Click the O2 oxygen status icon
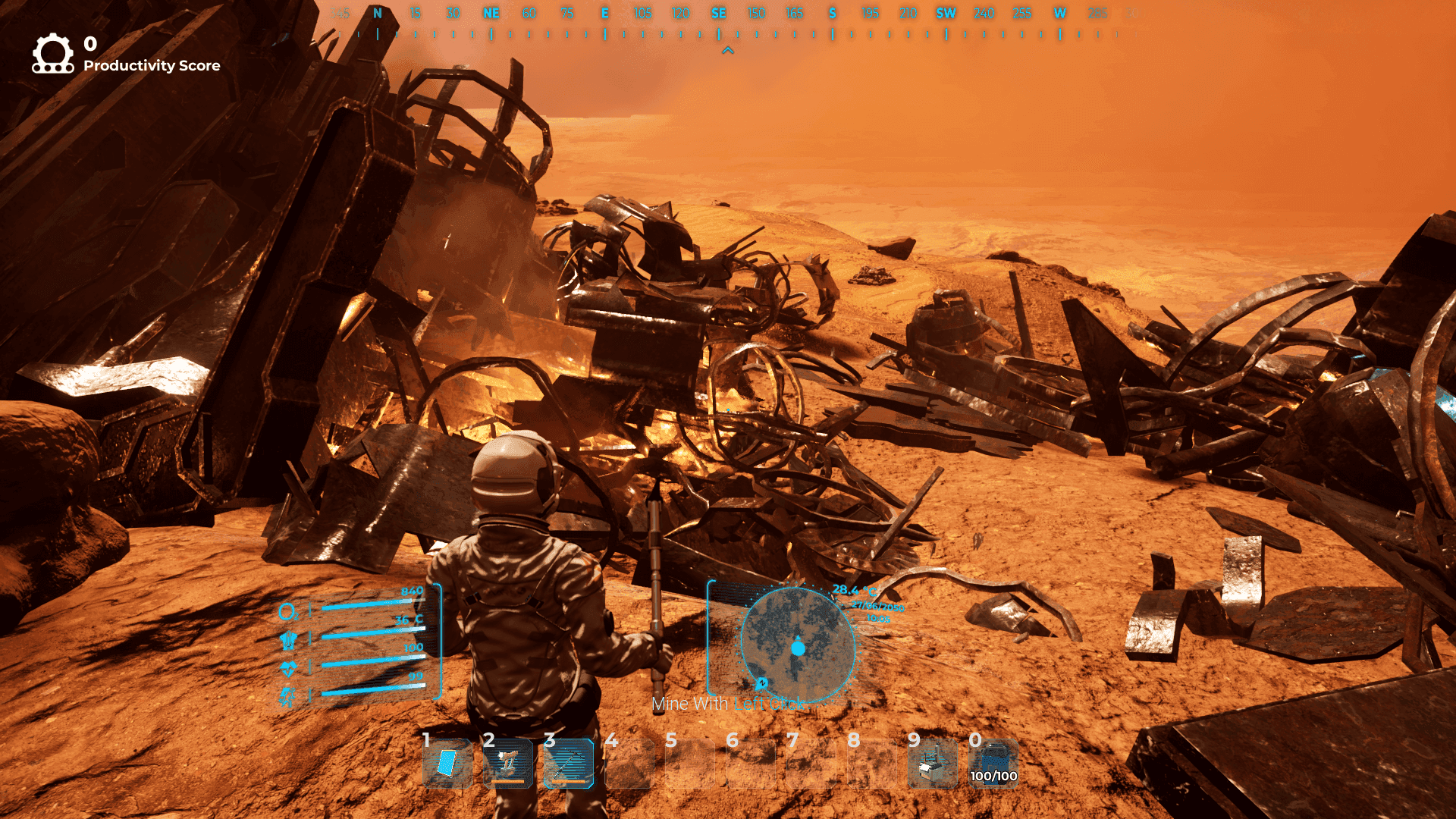 (287, 612)
